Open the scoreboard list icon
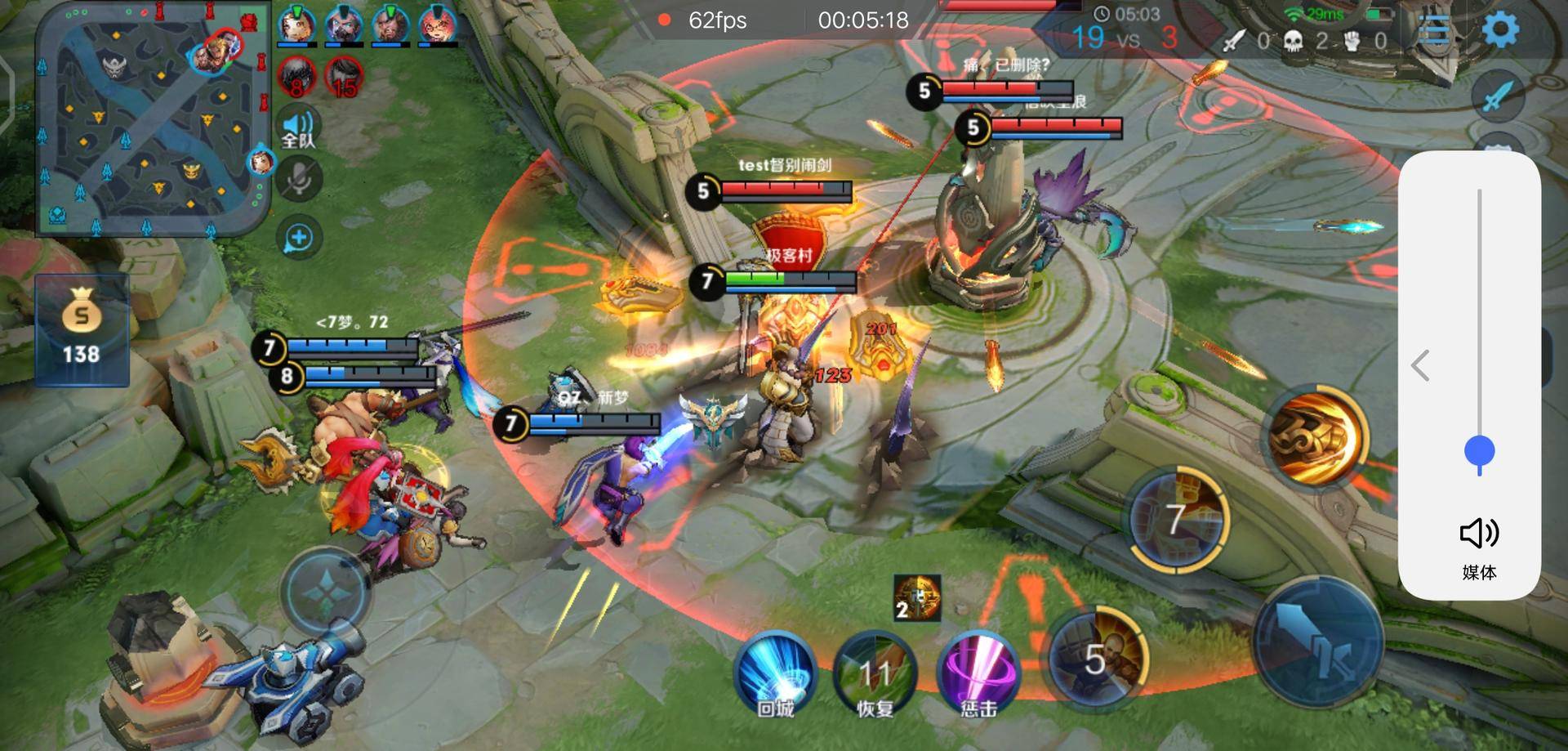The height and width of the screenshot is (751, 1568). [1433, 31]
